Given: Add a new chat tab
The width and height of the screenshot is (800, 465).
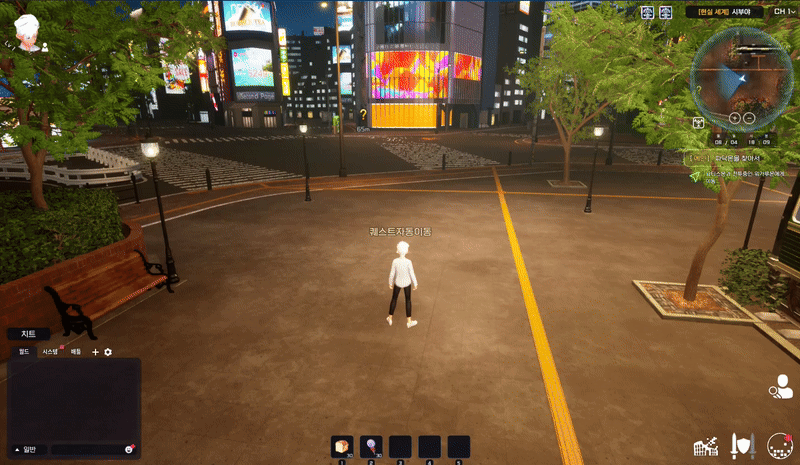Looking at the screenshot, I should [x=96, y=352].
